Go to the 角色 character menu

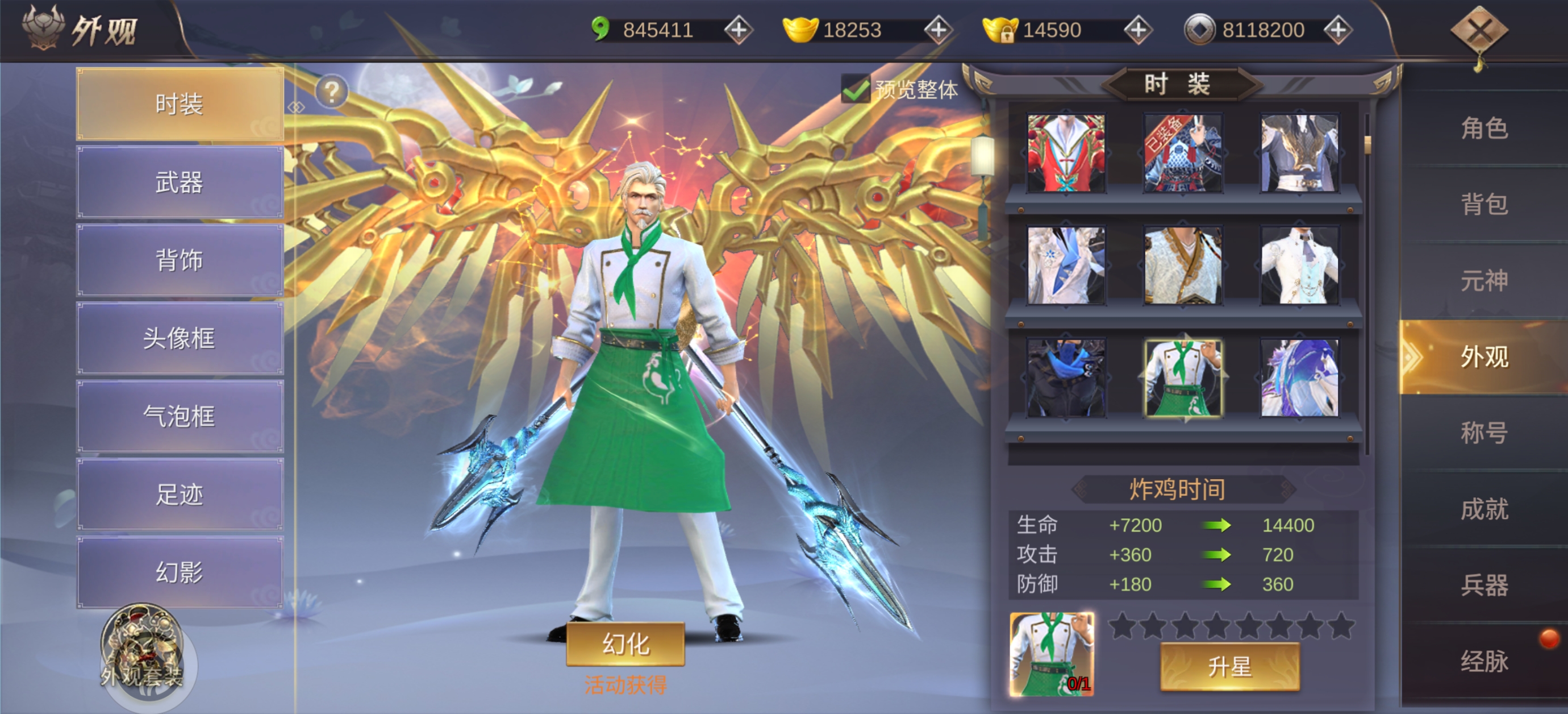pyautogui.click(x=1484, y=128)
